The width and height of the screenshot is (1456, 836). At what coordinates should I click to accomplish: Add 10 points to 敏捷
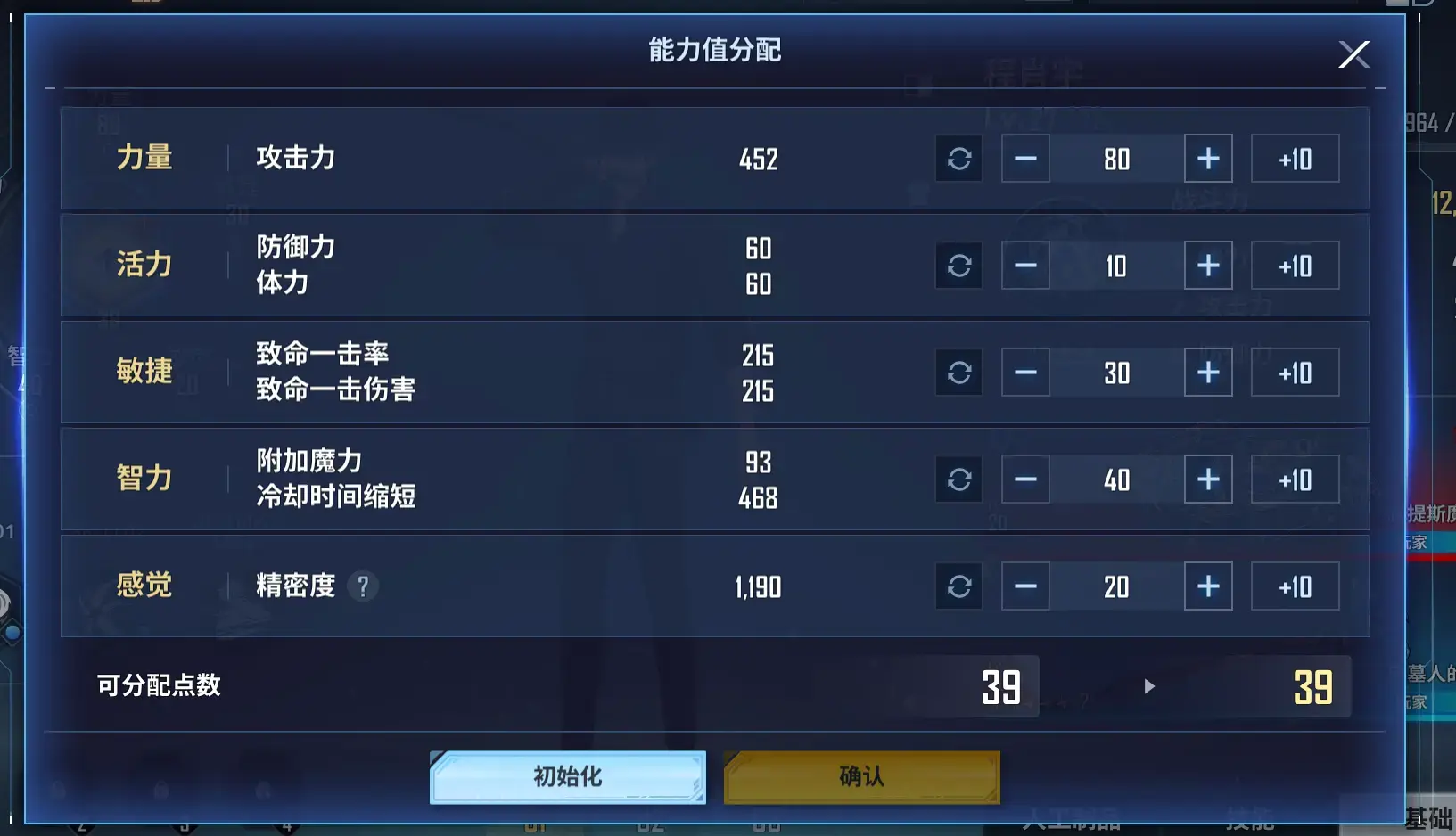1295,372
